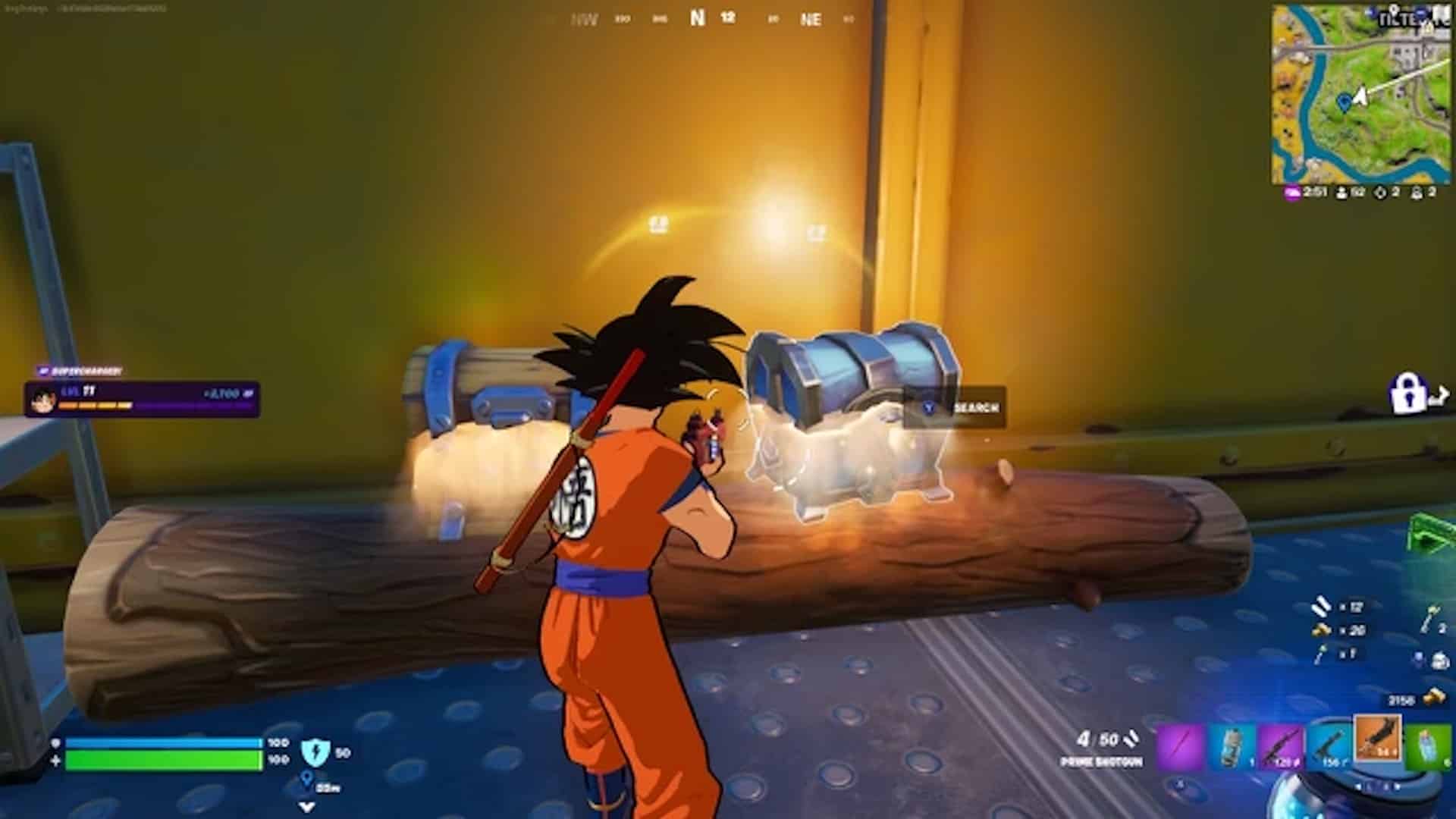1456x819 pixels.
Task: Click the lightning shield charge icon
Action: [312, 752]
